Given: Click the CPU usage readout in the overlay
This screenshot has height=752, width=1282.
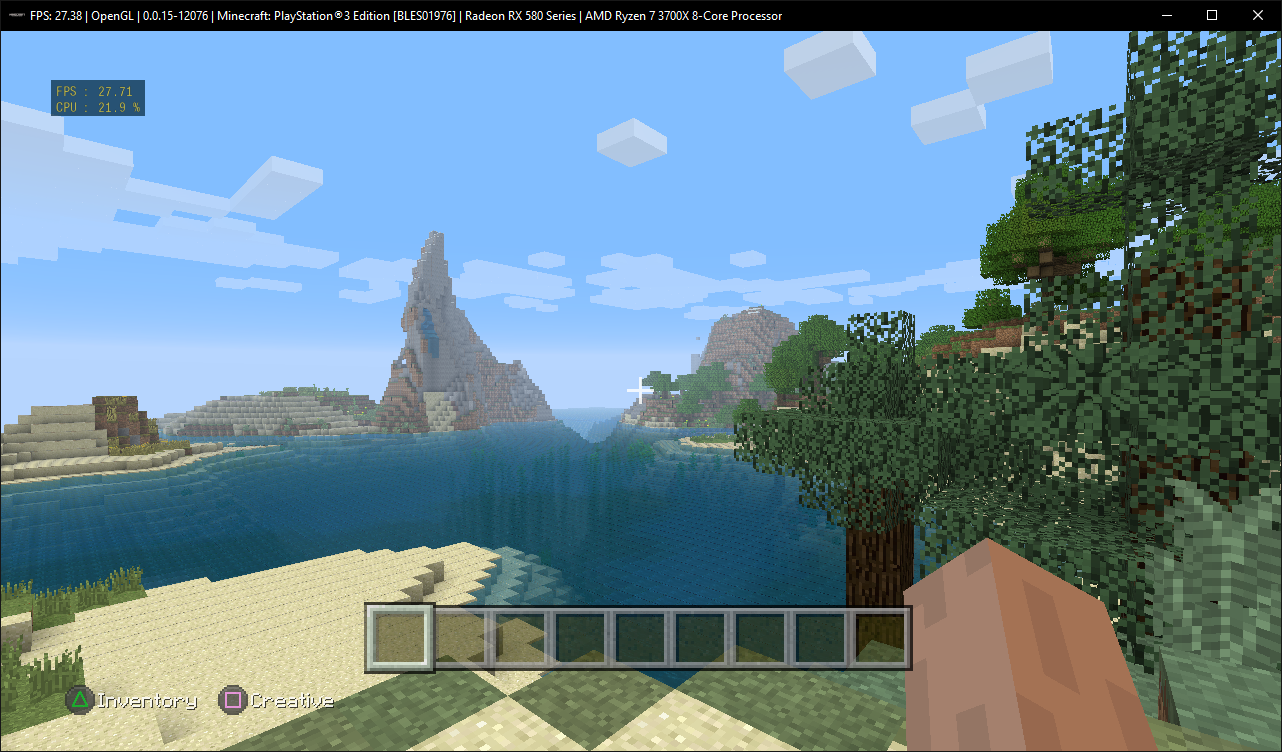Looking at the screenshot, I should 97,106.
